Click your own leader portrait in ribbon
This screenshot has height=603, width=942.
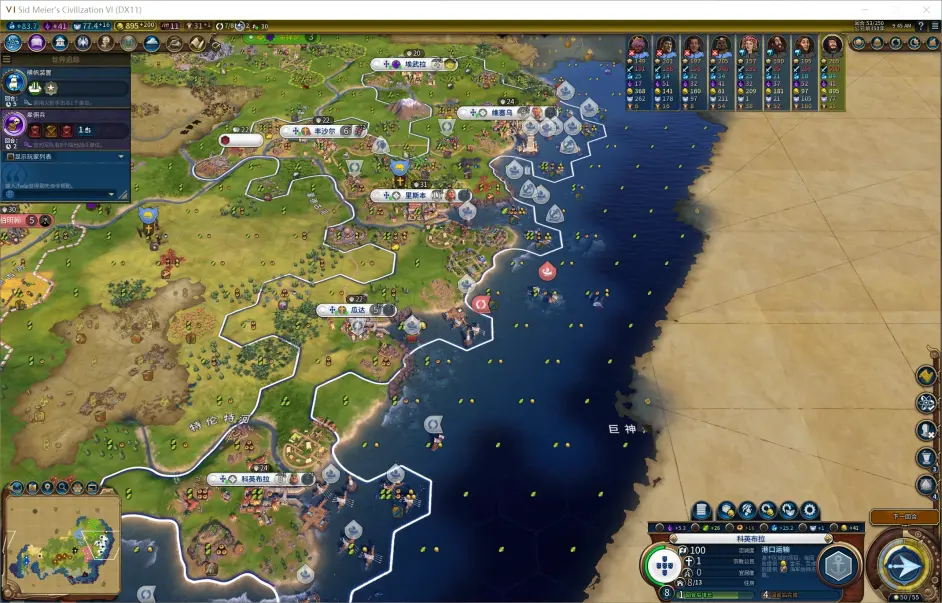click(x=831, y=46)
